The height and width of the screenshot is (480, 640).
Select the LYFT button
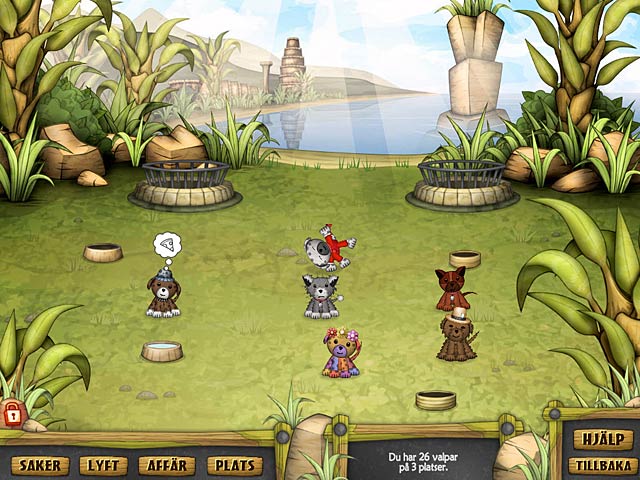(104, 465)
